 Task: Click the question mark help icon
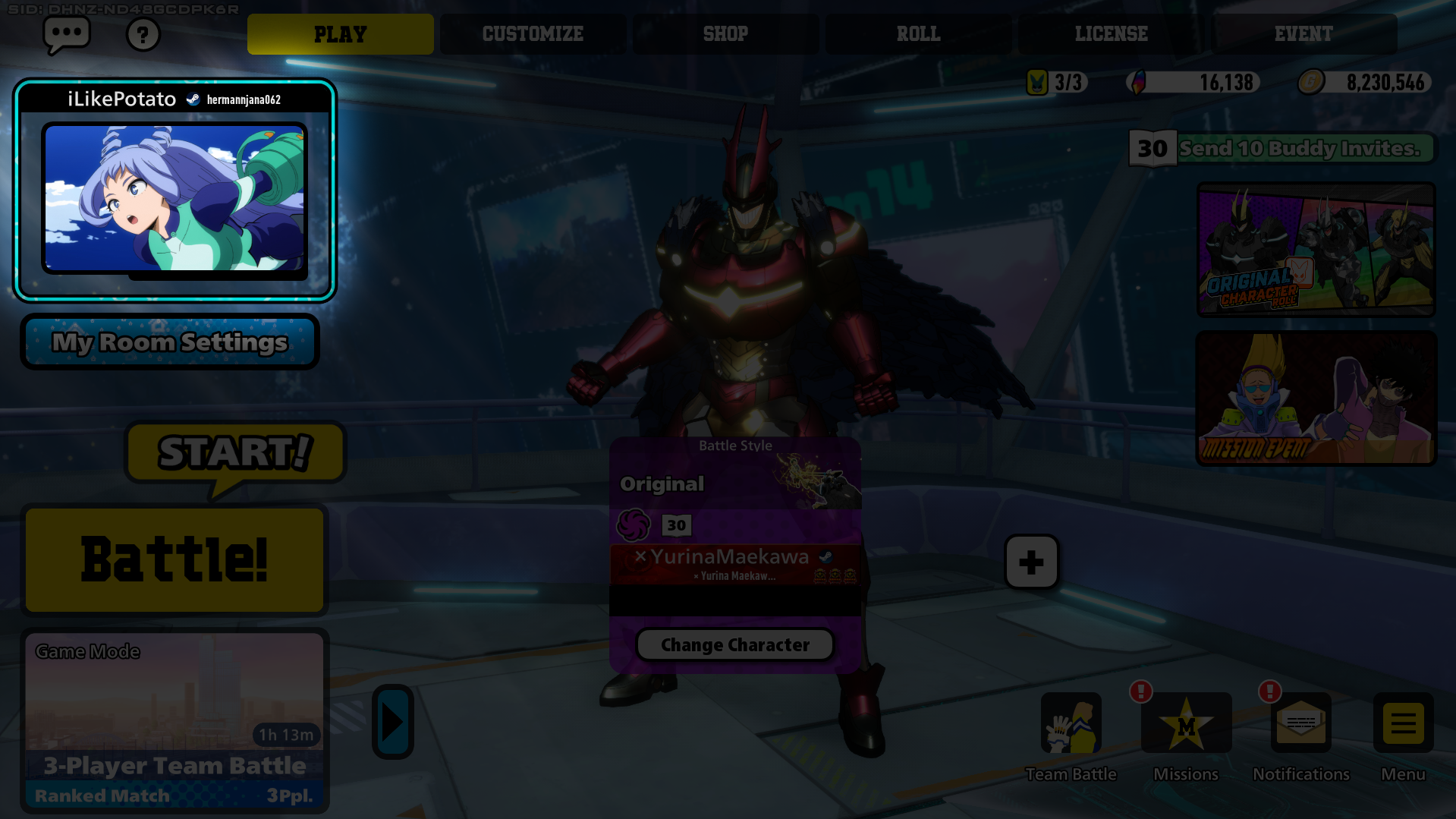(143, 35)
